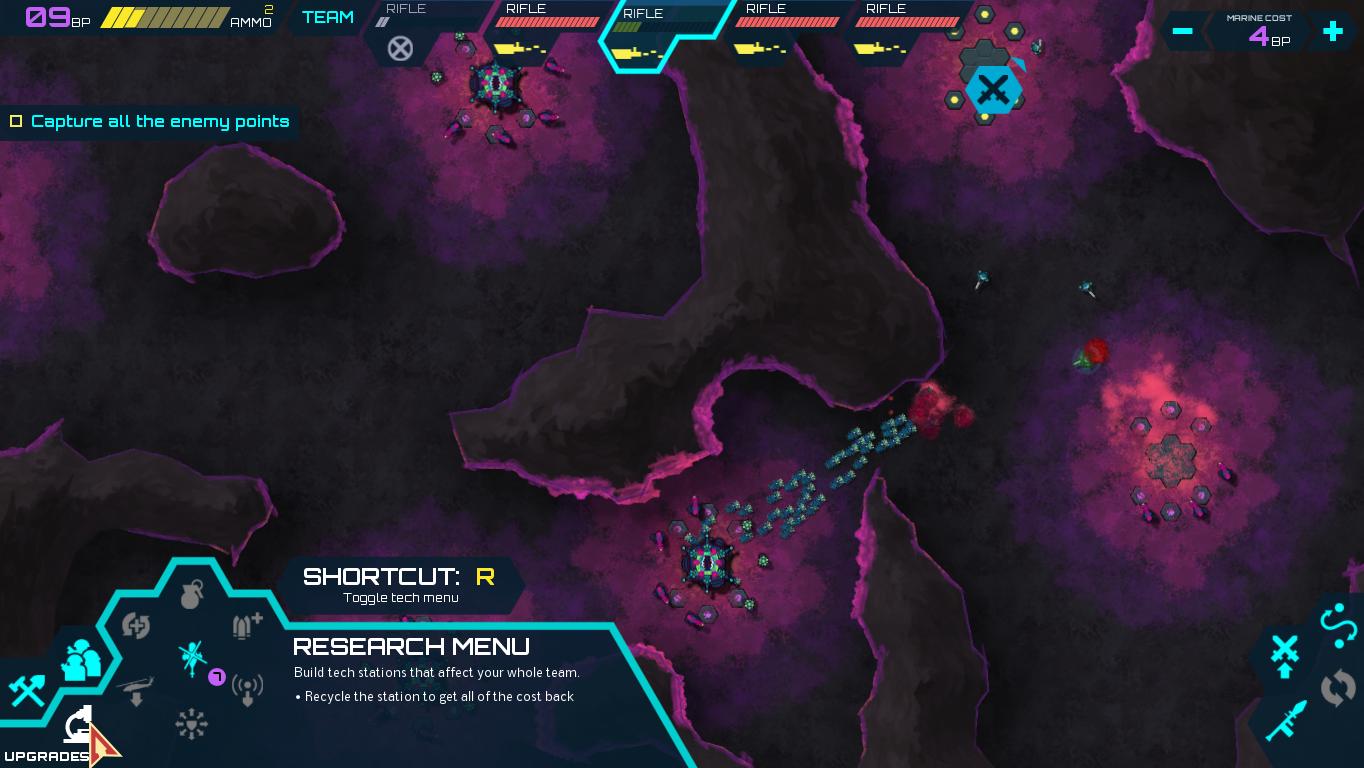Select the shield with outward arrows tech

pos(191,724)
